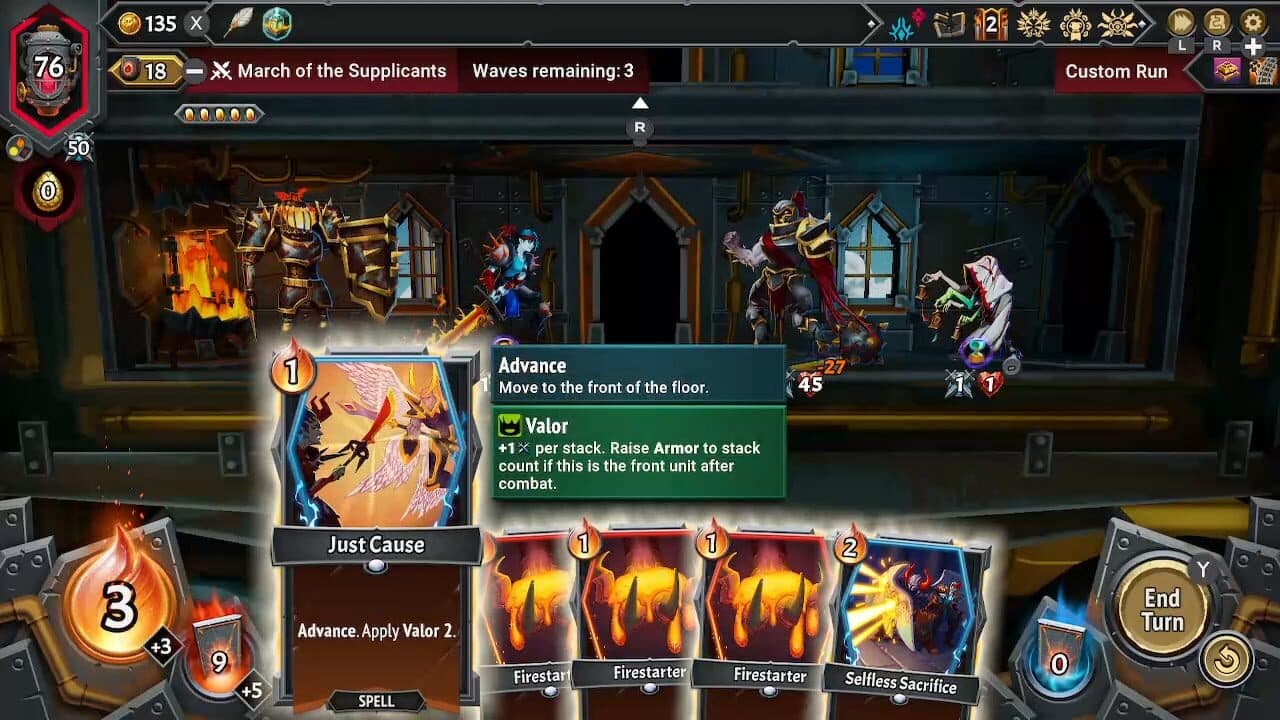Image resolution: width=1280 pixels, height=720 pixels.
Task: Collapse the X next to the 135 coins
Action: click(x=194, y=25)
